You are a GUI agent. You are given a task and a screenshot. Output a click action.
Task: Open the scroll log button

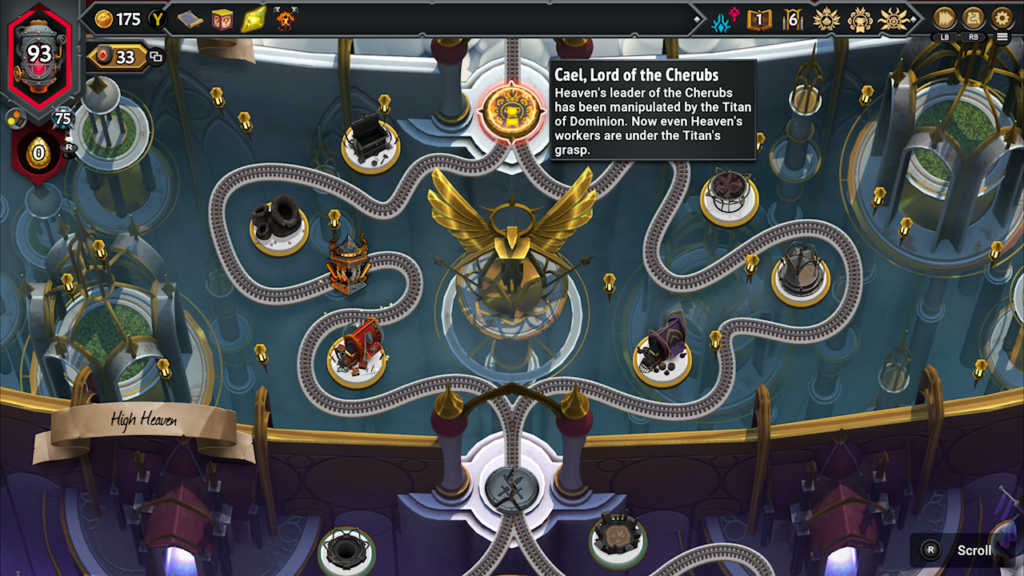coord(973,18)
